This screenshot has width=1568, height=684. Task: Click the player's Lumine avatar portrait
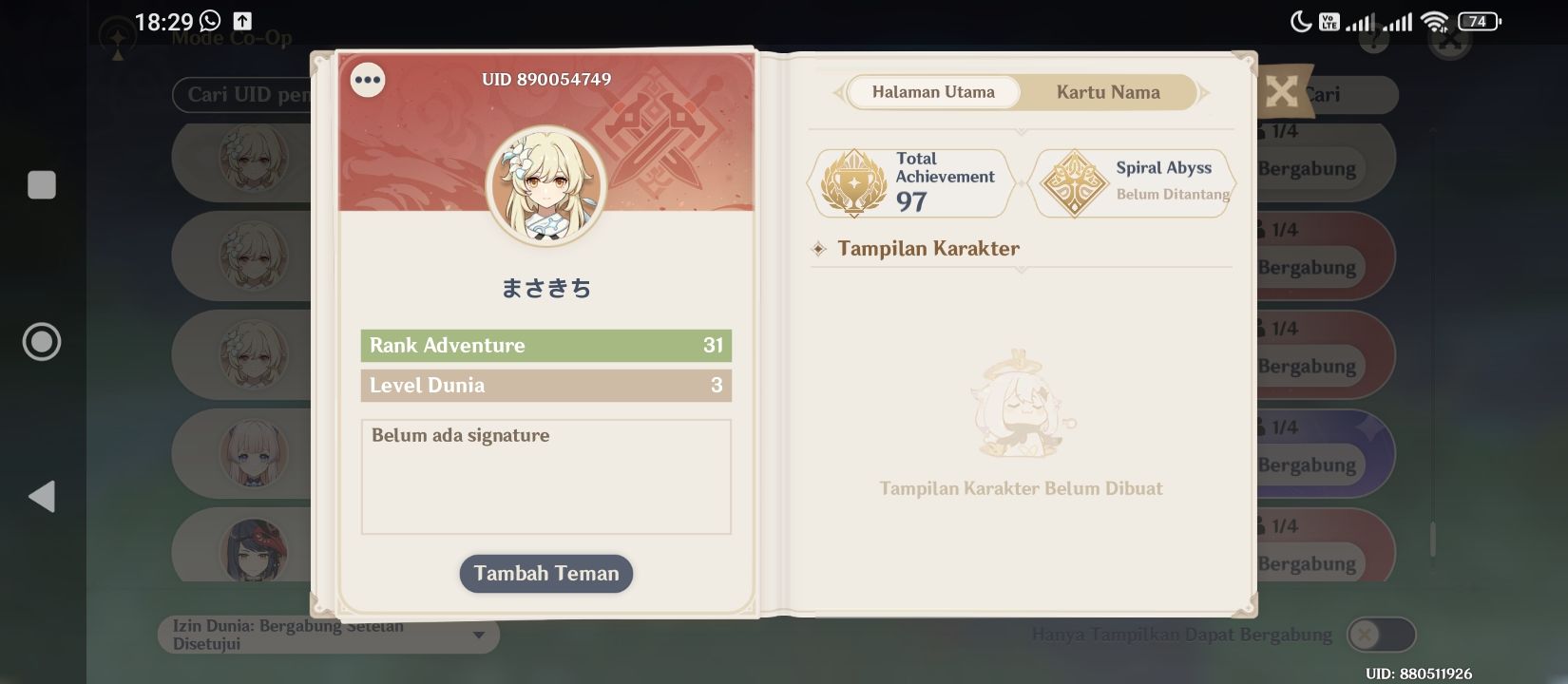click(546, 186)
